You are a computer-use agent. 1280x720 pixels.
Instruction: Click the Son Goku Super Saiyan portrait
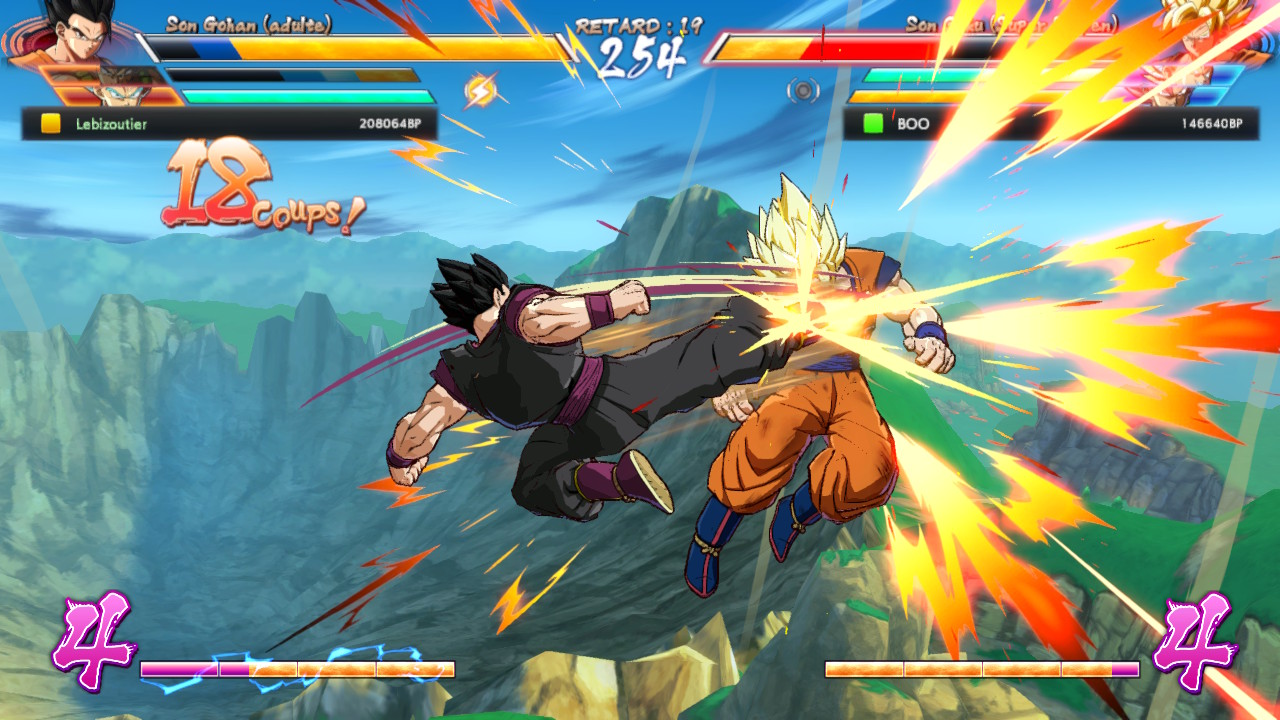[x=1195, y=35]
